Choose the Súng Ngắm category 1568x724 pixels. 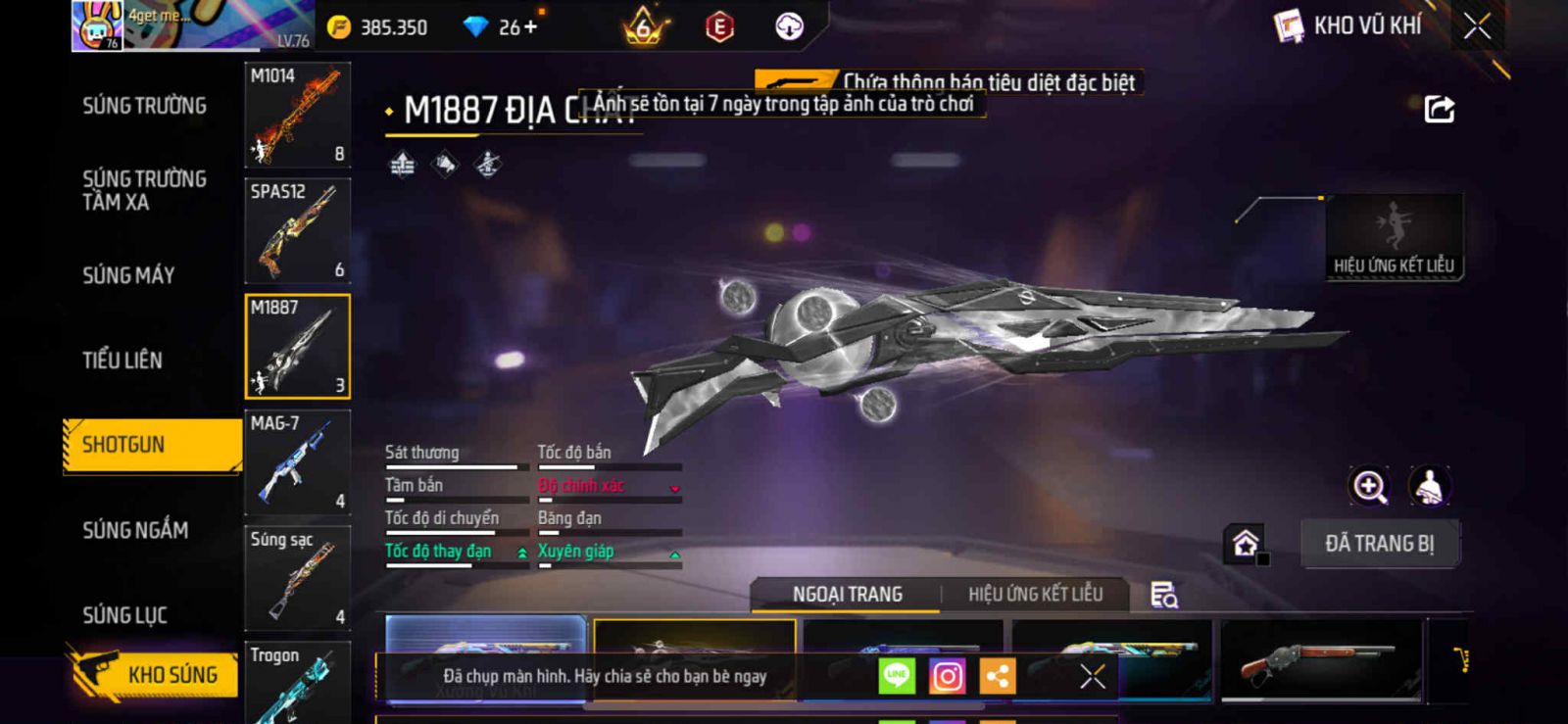135,530
